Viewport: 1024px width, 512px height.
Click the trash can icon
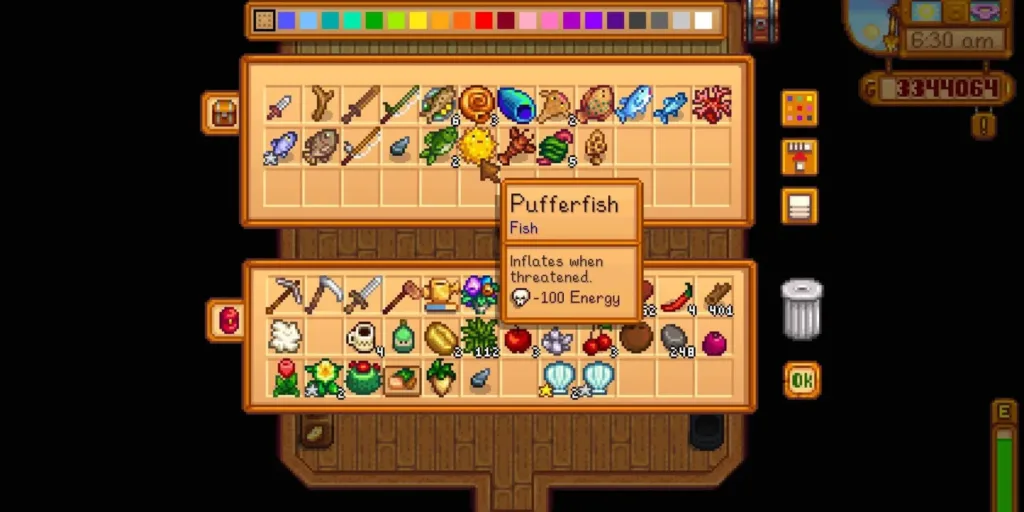[801, 309]
